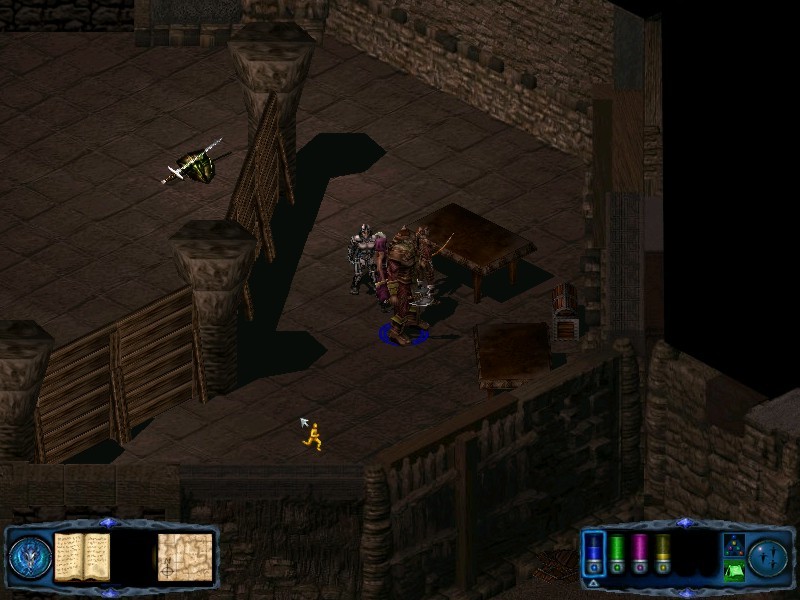Click the green tent camp icon
This screenshot has width=800, height=600.
click(733, 571)
